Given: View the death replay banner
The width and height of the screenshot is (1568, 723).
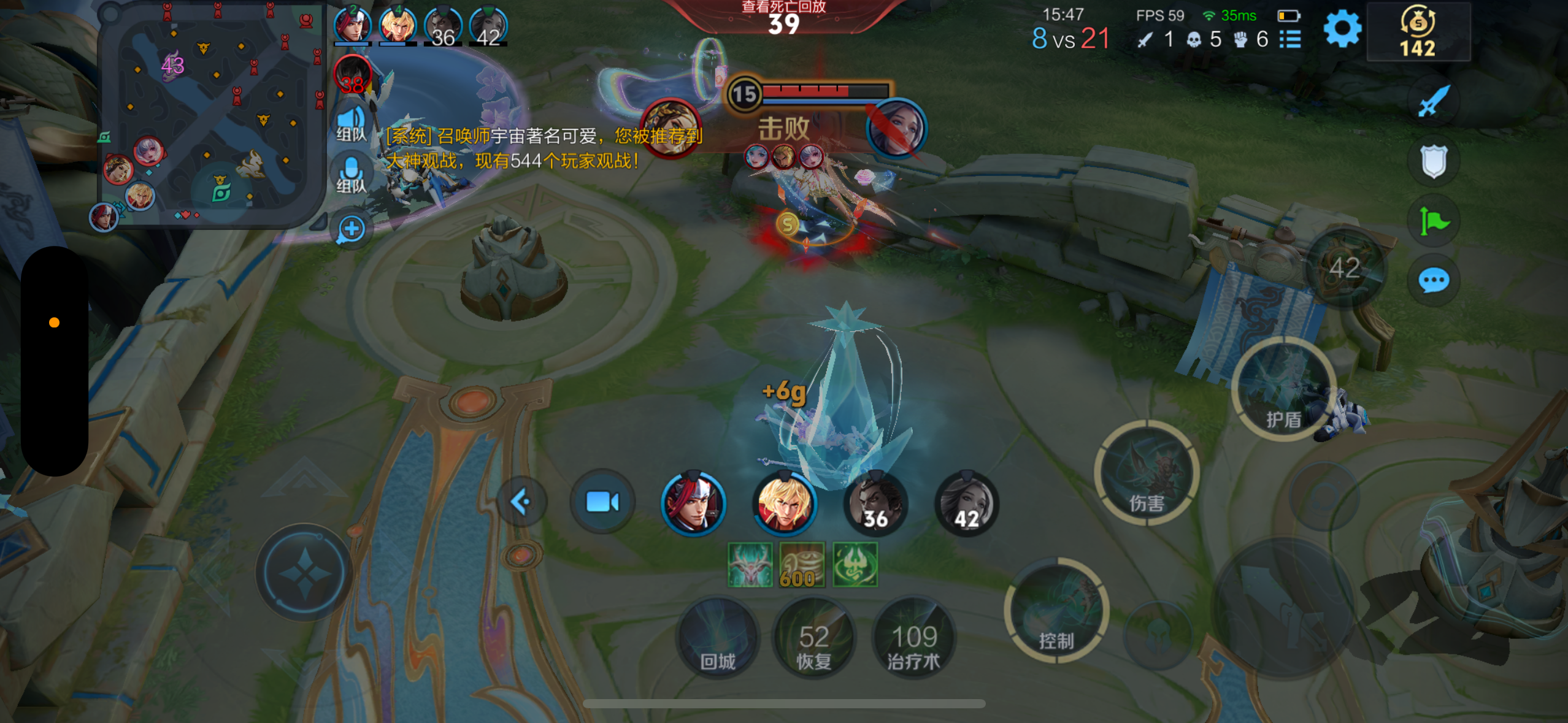Looking at the screenshot, I should point(783,17).
